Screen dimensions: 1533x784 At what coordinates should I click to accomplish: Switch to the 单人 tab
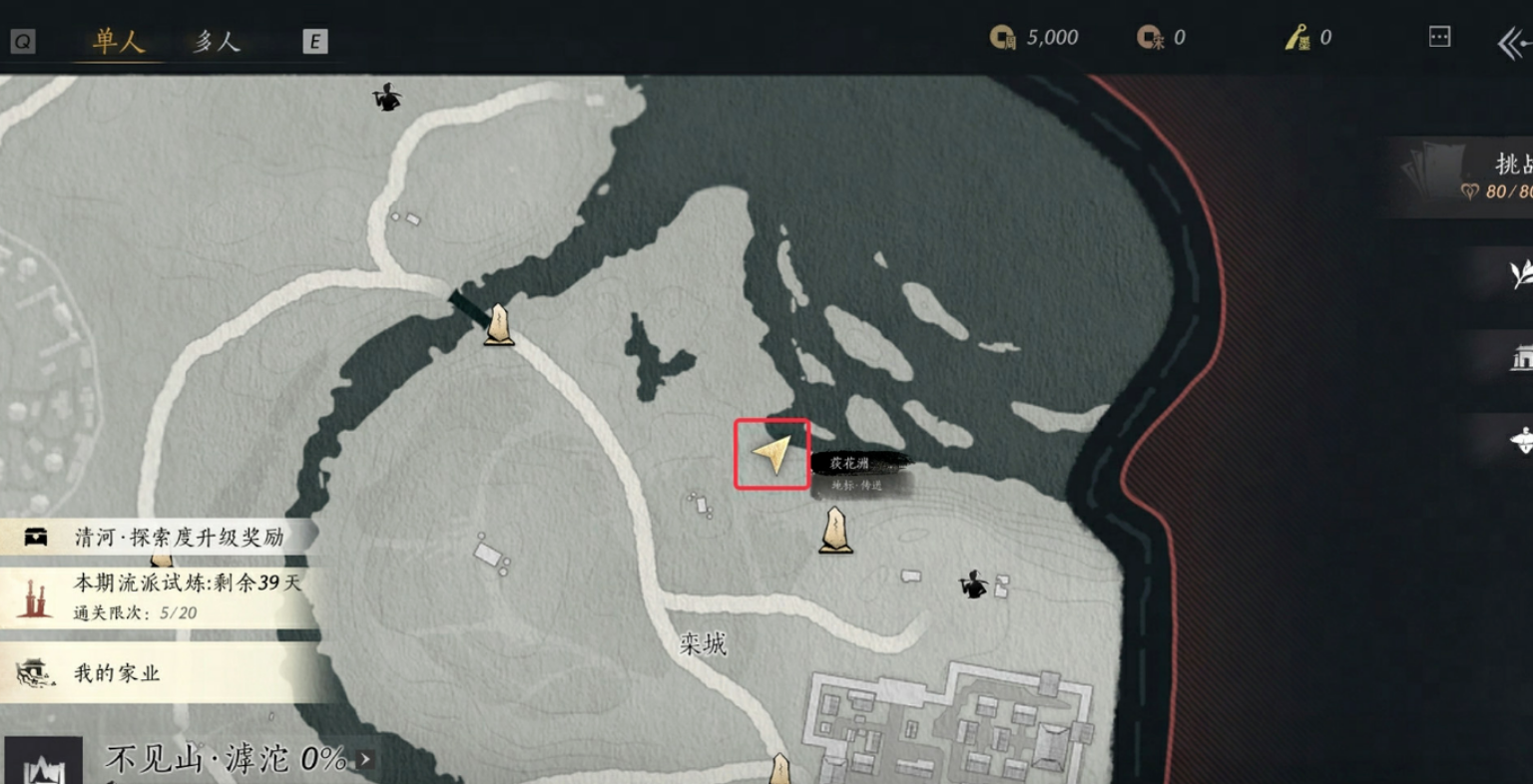[x=119, y=41]
